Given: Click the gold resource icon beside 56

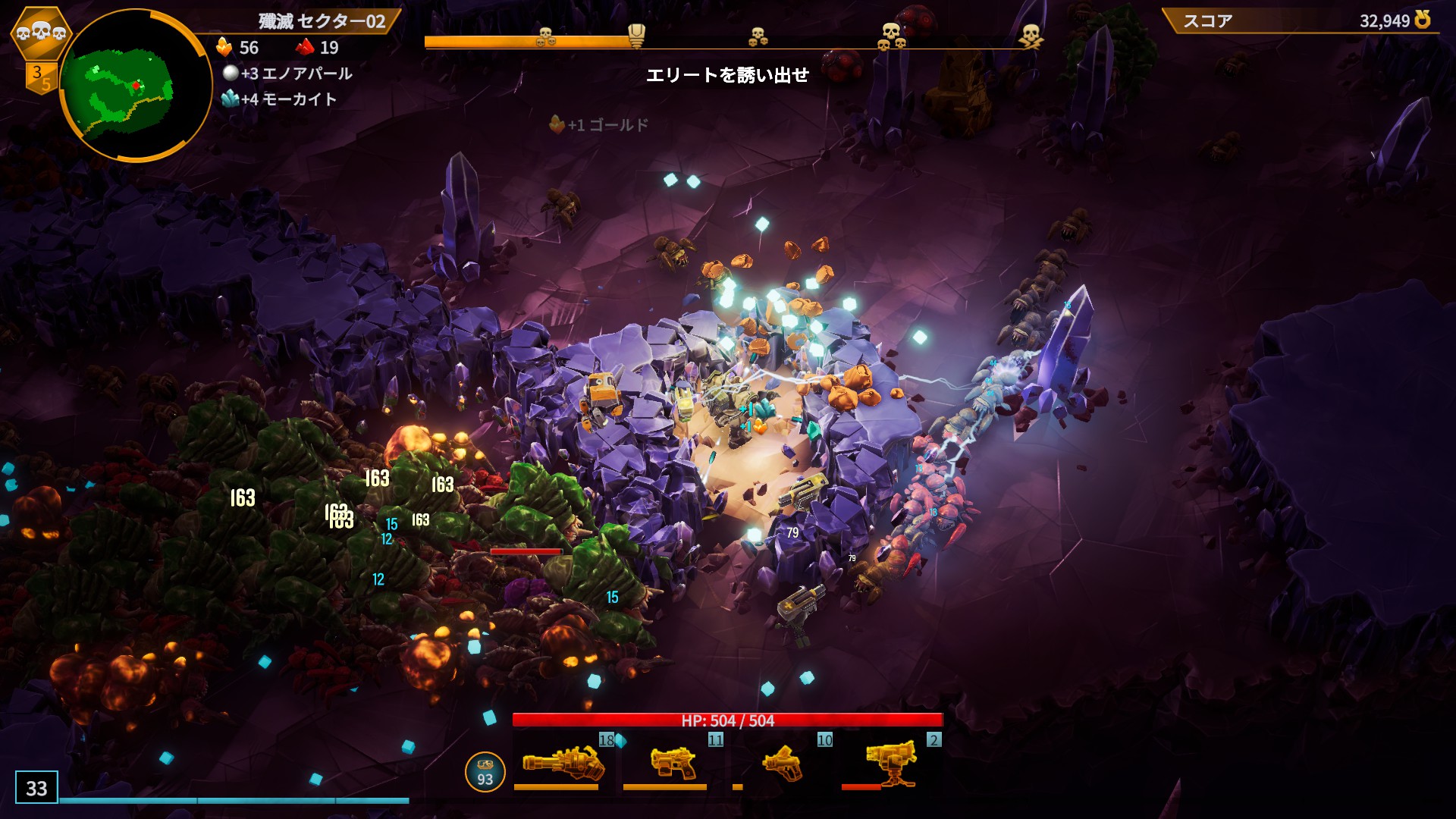Looking at the screenshot, I should [x=222, y=47].
